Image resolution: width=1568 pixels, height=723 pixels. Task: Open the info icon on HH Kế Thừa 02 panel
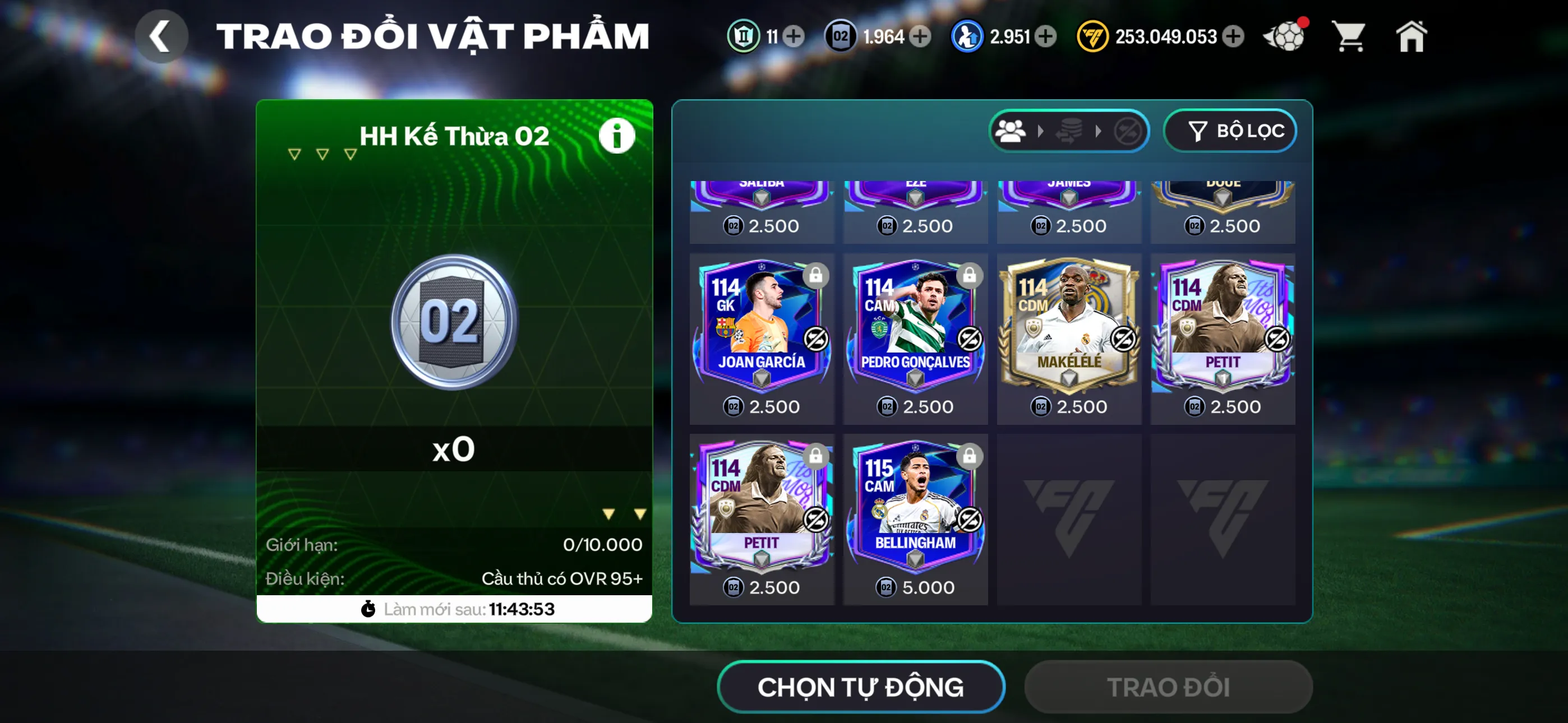click(x=616, y=135)
